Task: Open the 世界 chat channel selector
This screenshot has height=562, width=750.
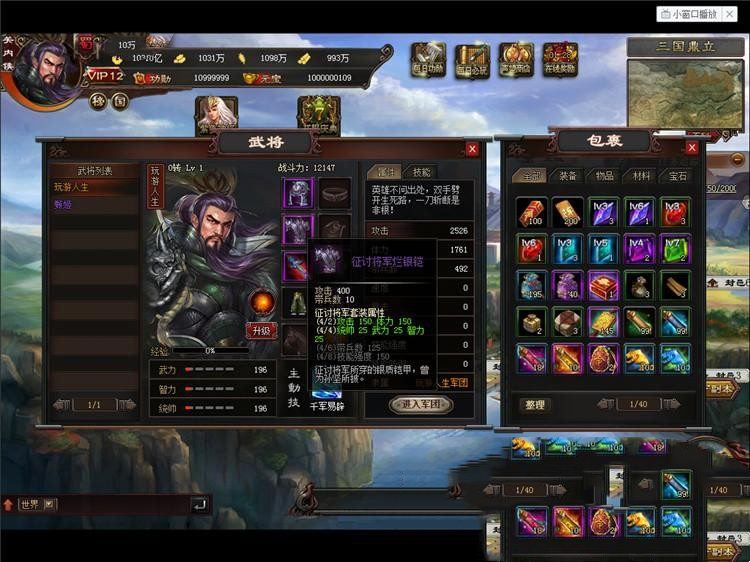Action: [x=35, y=504]
